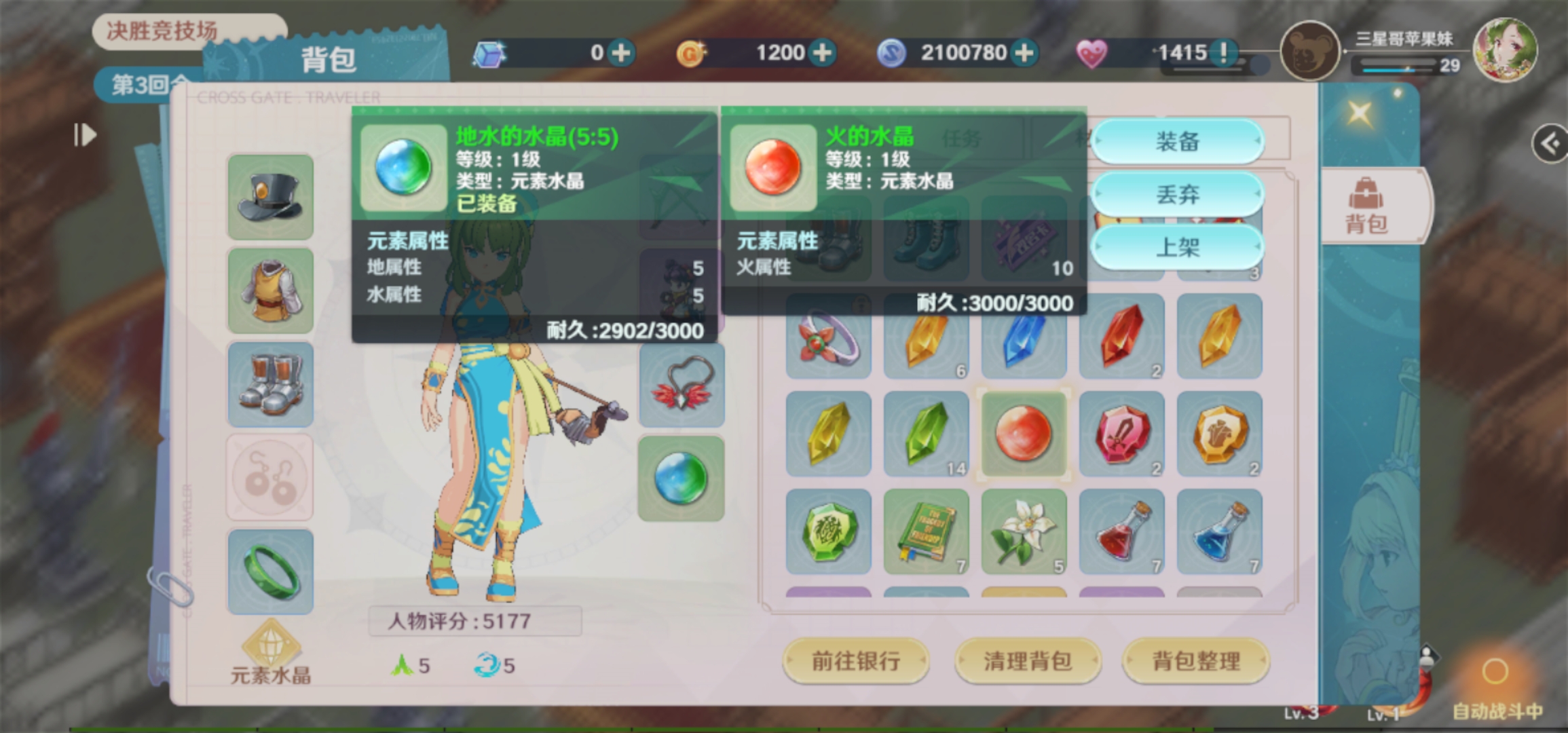Click the equipped blue-green crystal orb

pyautogui.click(x=681, y=478)
